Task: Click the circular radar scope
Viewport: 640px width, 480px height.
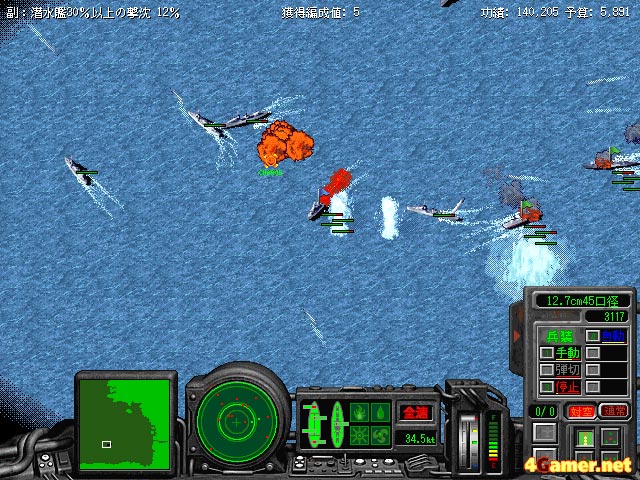Action: tap(236, 418)
